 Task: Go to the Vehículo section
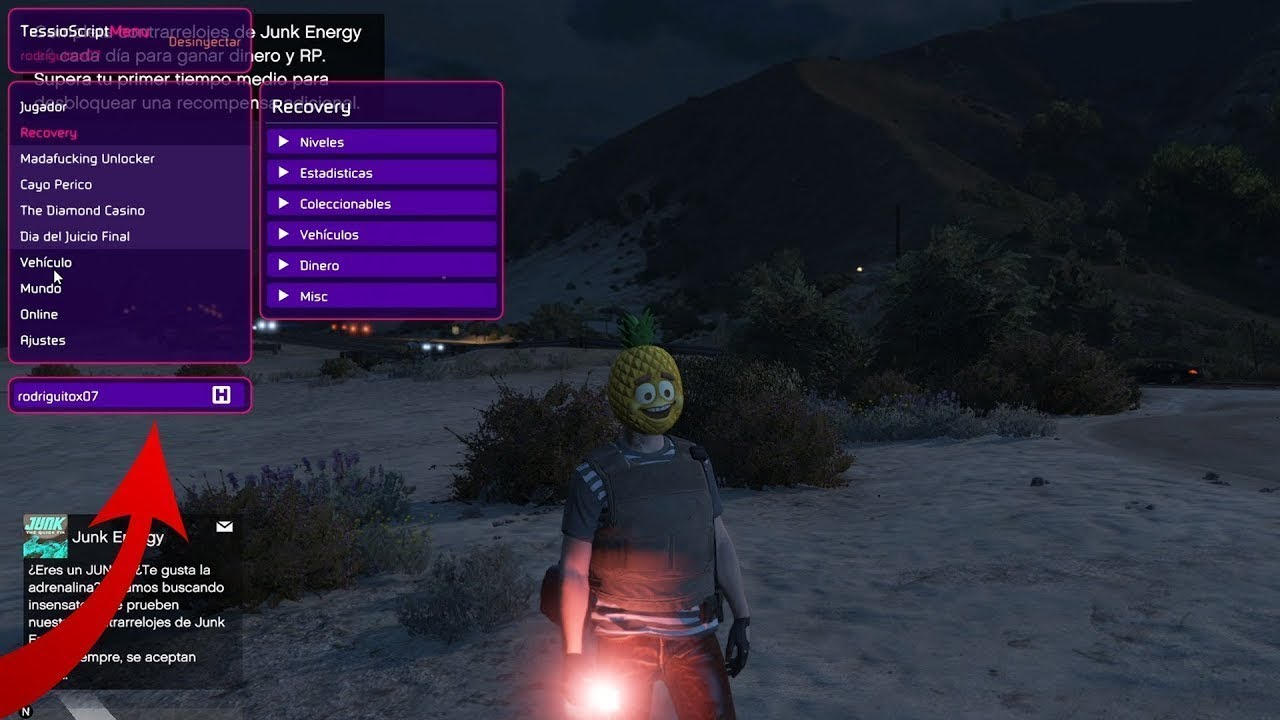coord(46,263)
